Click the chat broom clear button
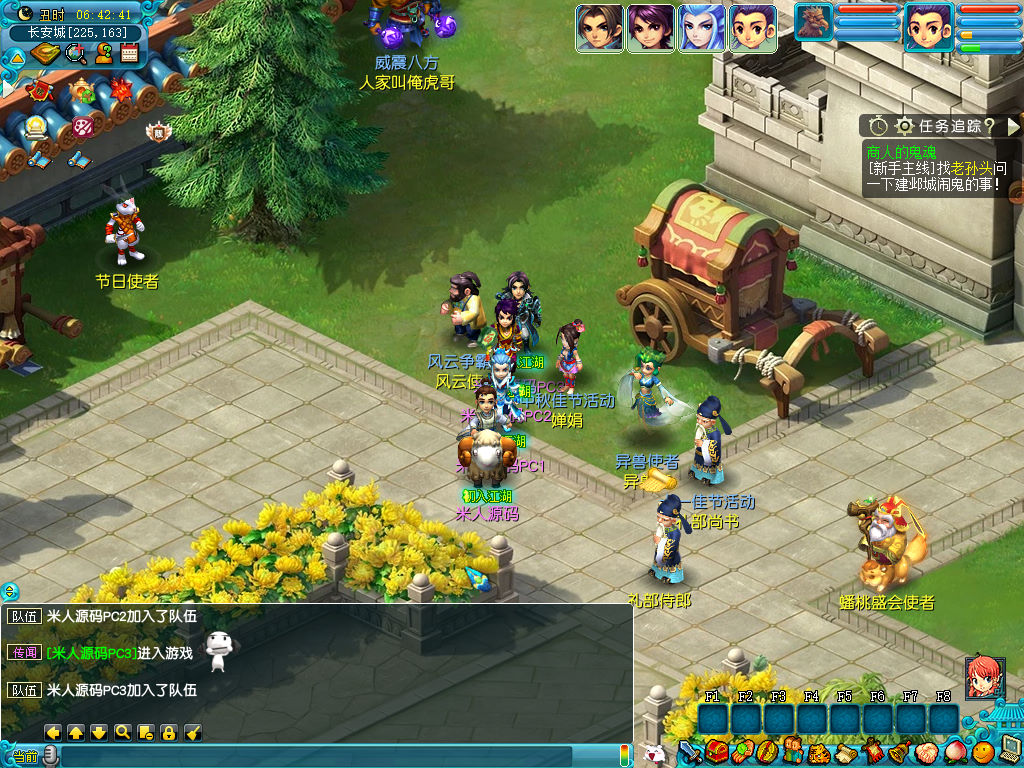1024x768 pixels. click(x=193, y=732)
